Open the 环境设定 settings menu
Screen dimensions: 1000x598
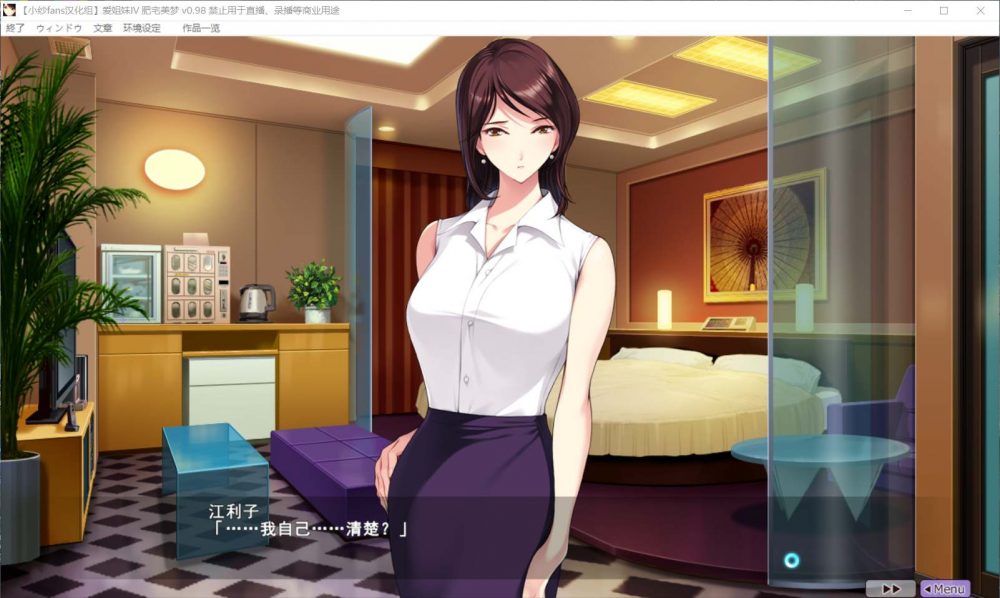coord(142,28)
